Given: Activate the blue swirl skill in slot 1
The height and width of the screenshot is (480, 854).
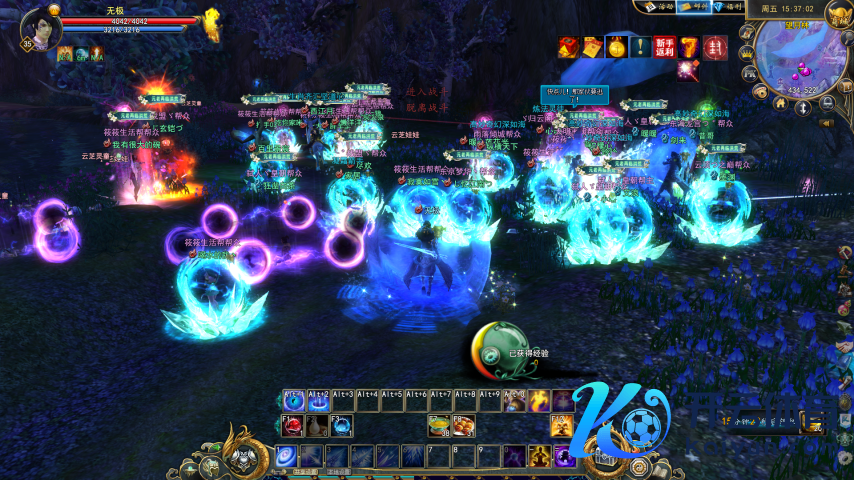Looking at the screenshot, I should [286, 457].
